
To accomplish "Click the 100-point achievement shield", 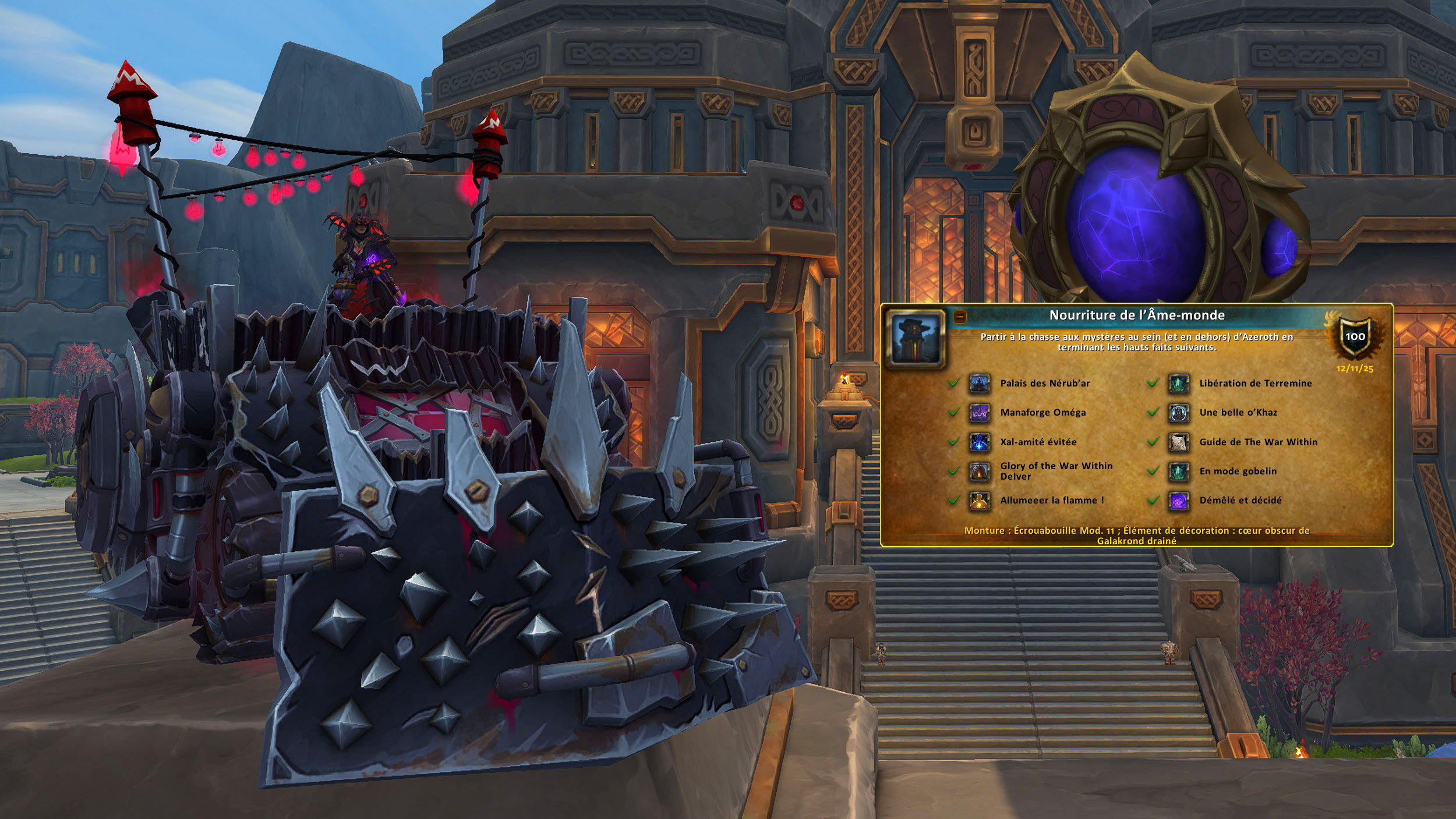I will (1355, 337).
